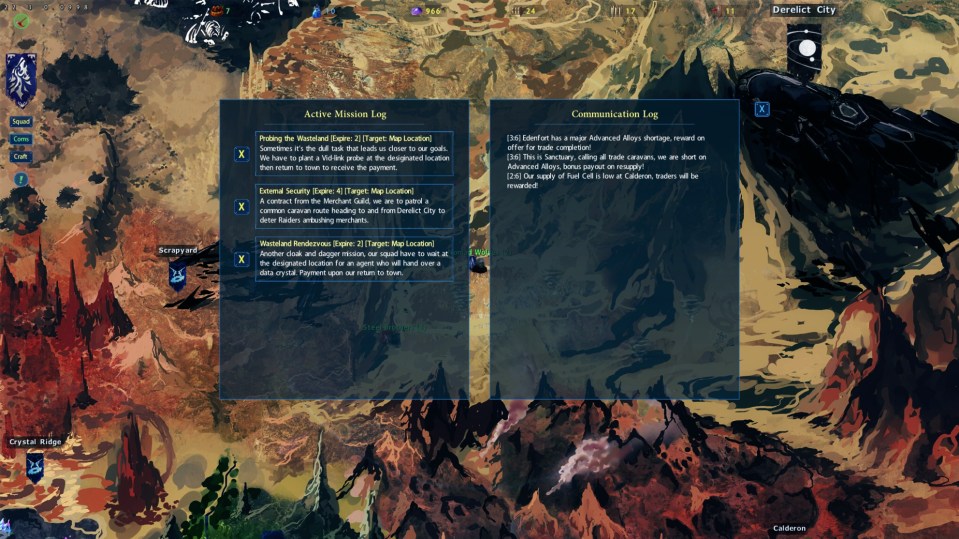
Task: Remove the Wasteland Rendezvous mission
Action: tap(241, 259)
